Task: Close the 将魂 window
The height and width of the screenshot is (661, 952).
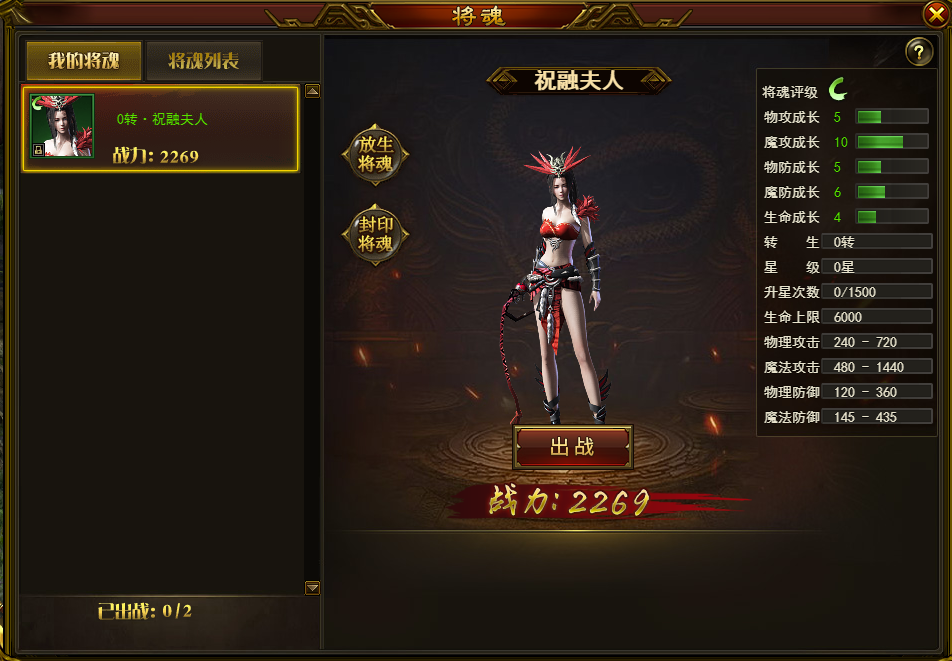Action: (x=937, y=13)
